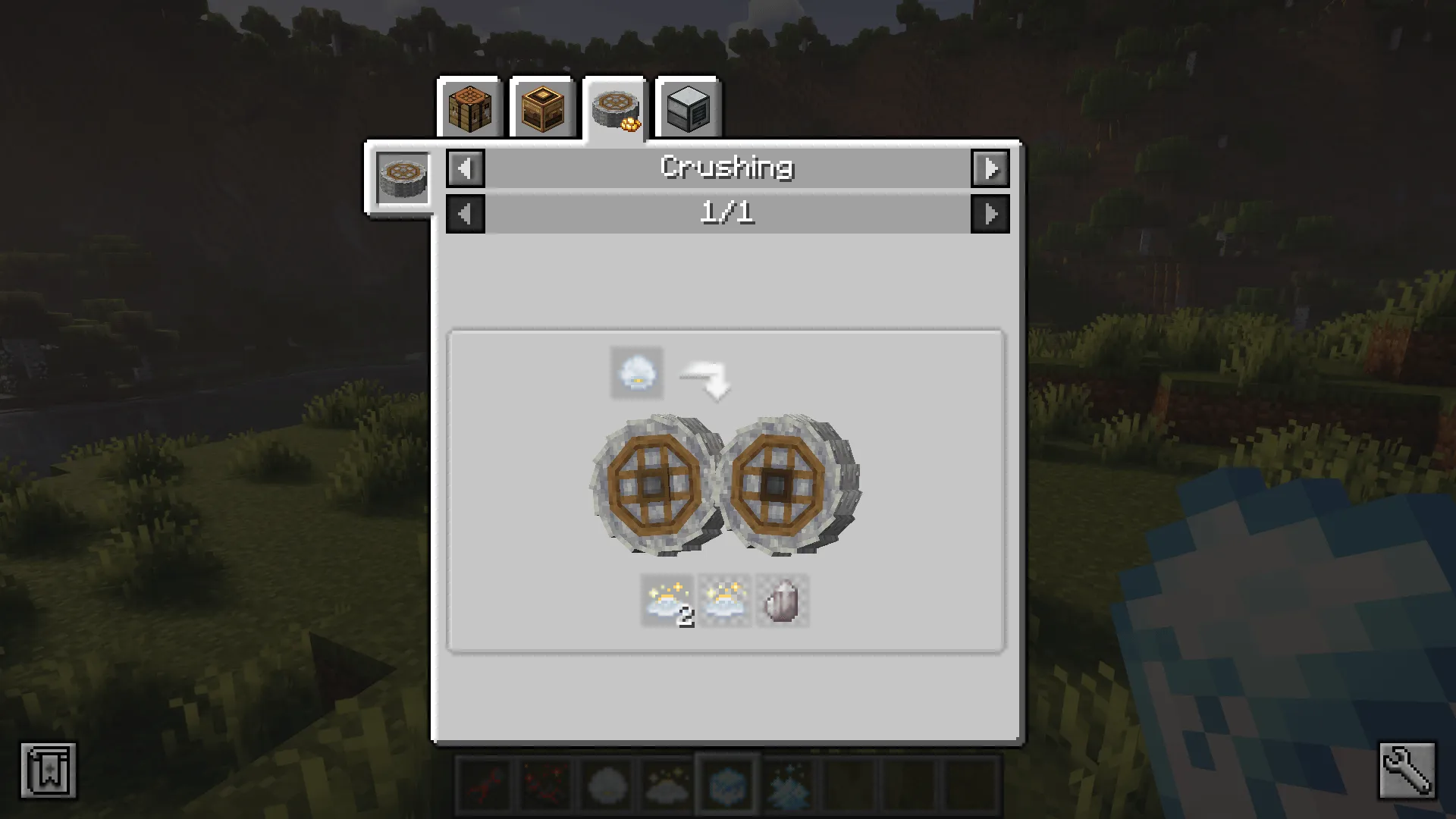Click the Crushing title bar
Viewport: 1456px width, 819px height.
click(726, 168)
